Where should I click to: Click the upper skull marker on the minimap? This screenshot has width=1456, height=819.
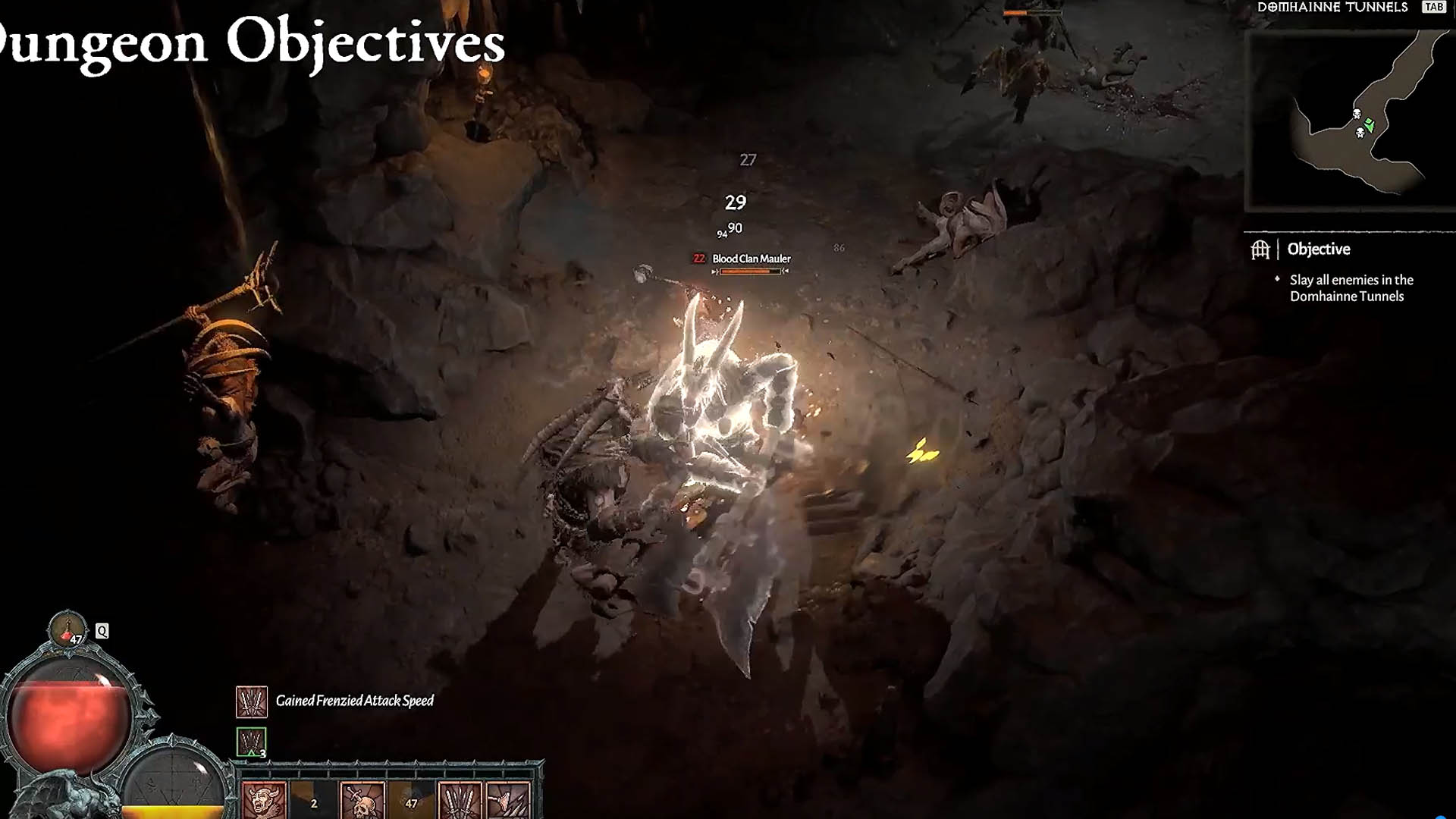pyautogui.click(x=1357, y=114)
